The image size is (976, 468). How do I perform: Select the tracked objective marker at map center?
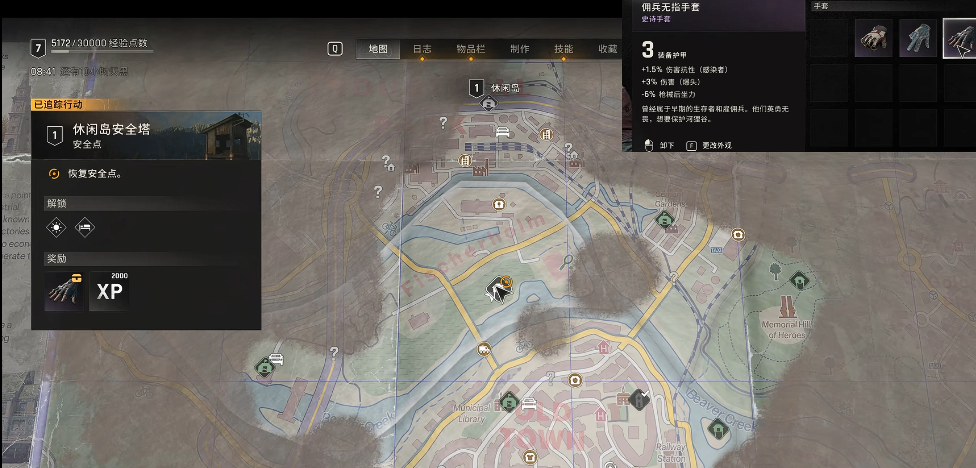[x=497, y=288]
